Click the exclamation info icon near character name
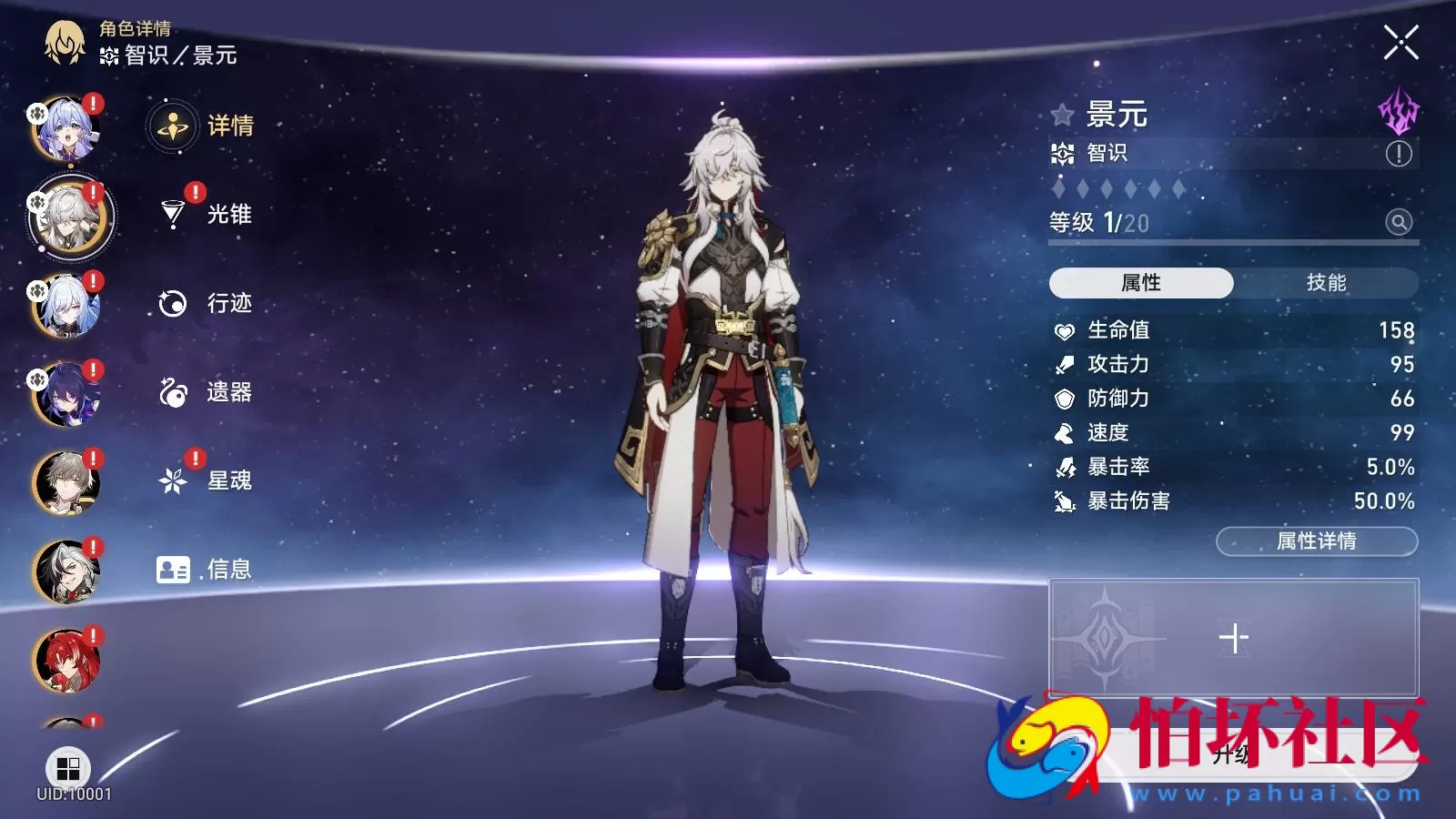The image size is (1456, 819). coord(1399,154)
